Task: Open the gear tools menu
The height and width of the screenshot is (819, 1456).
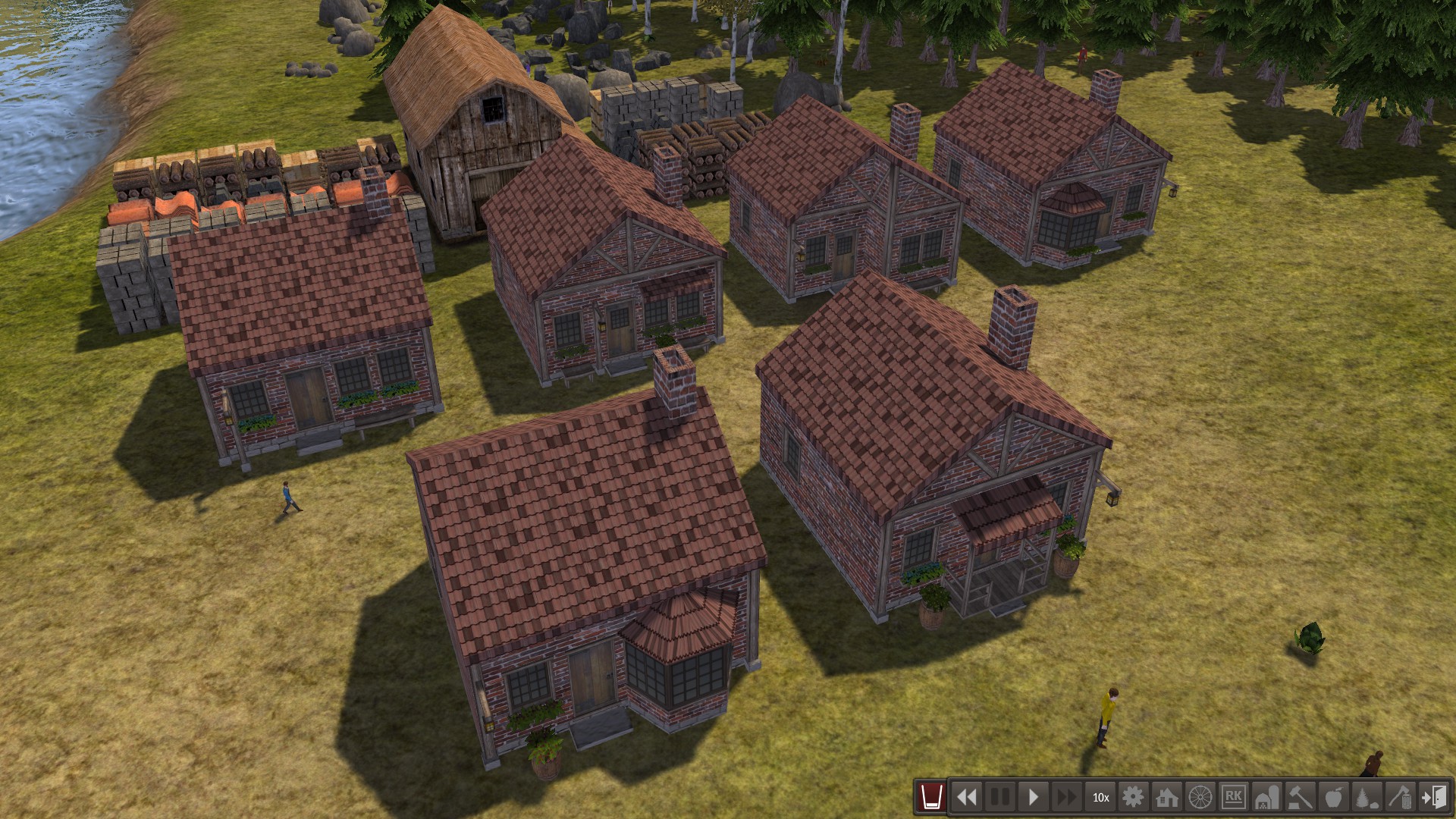Action: point(1134,797)
